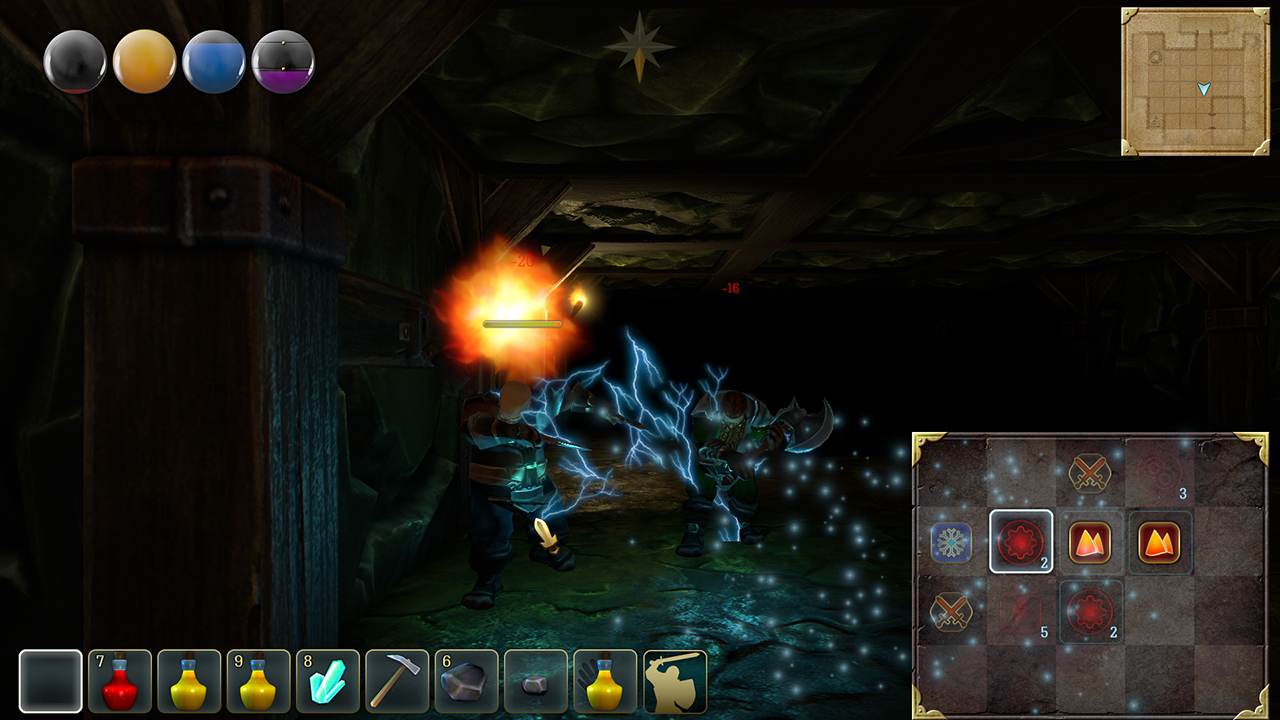Screen dimensions: 1280x720
Task: Use the red potion in the hotbar
Action: point(120,681)
